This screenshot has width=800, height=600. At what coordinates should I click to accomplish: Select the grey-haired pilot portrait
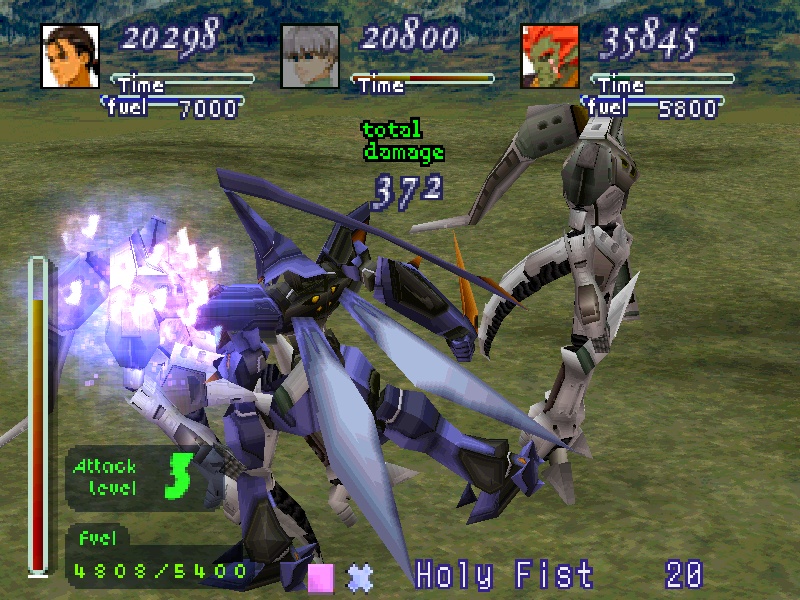pyautogui.click(x=310, y=56)
